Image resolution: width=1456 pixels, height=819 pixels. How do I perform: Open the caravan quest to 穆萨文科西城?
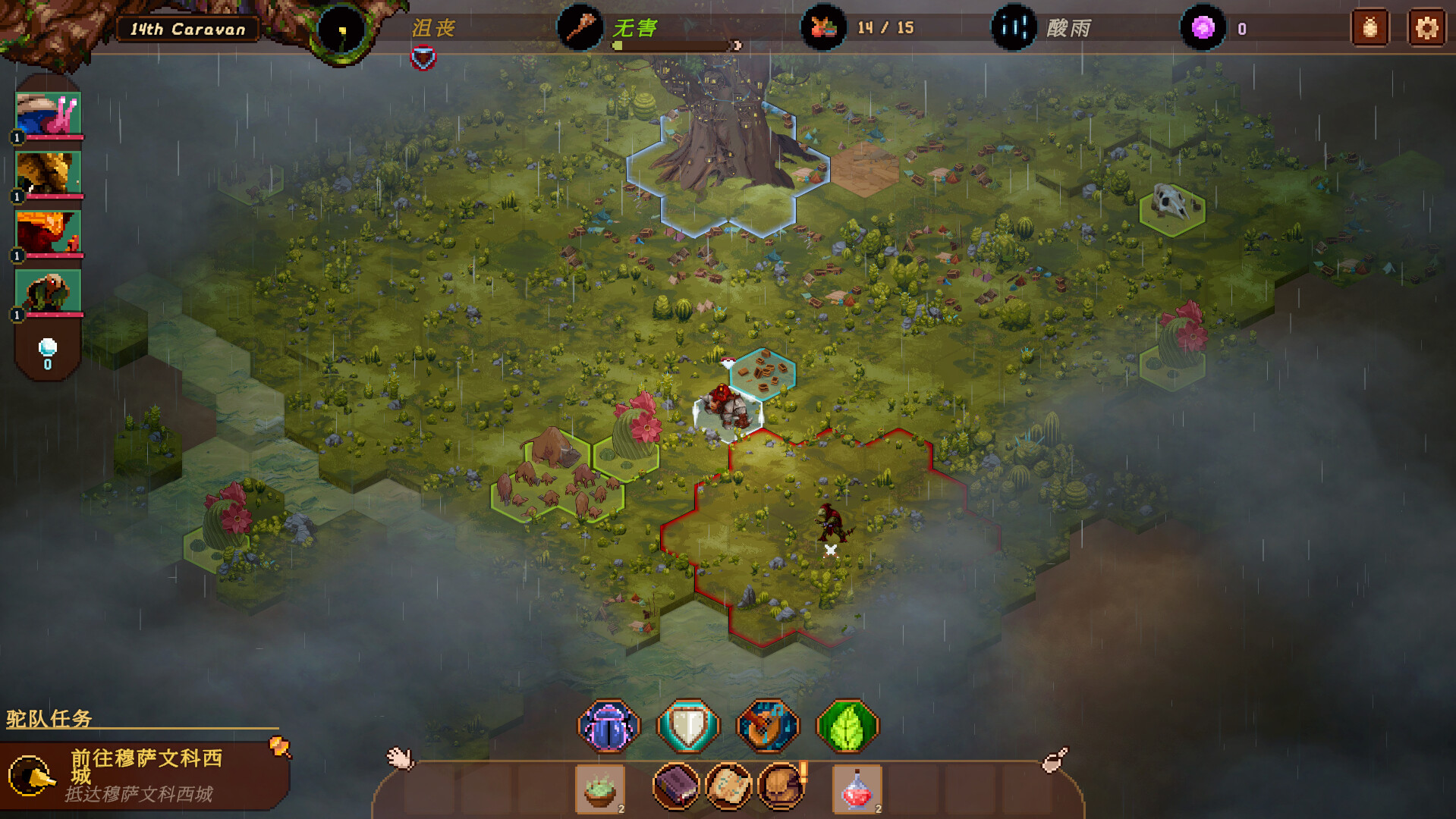pos(144,774)
